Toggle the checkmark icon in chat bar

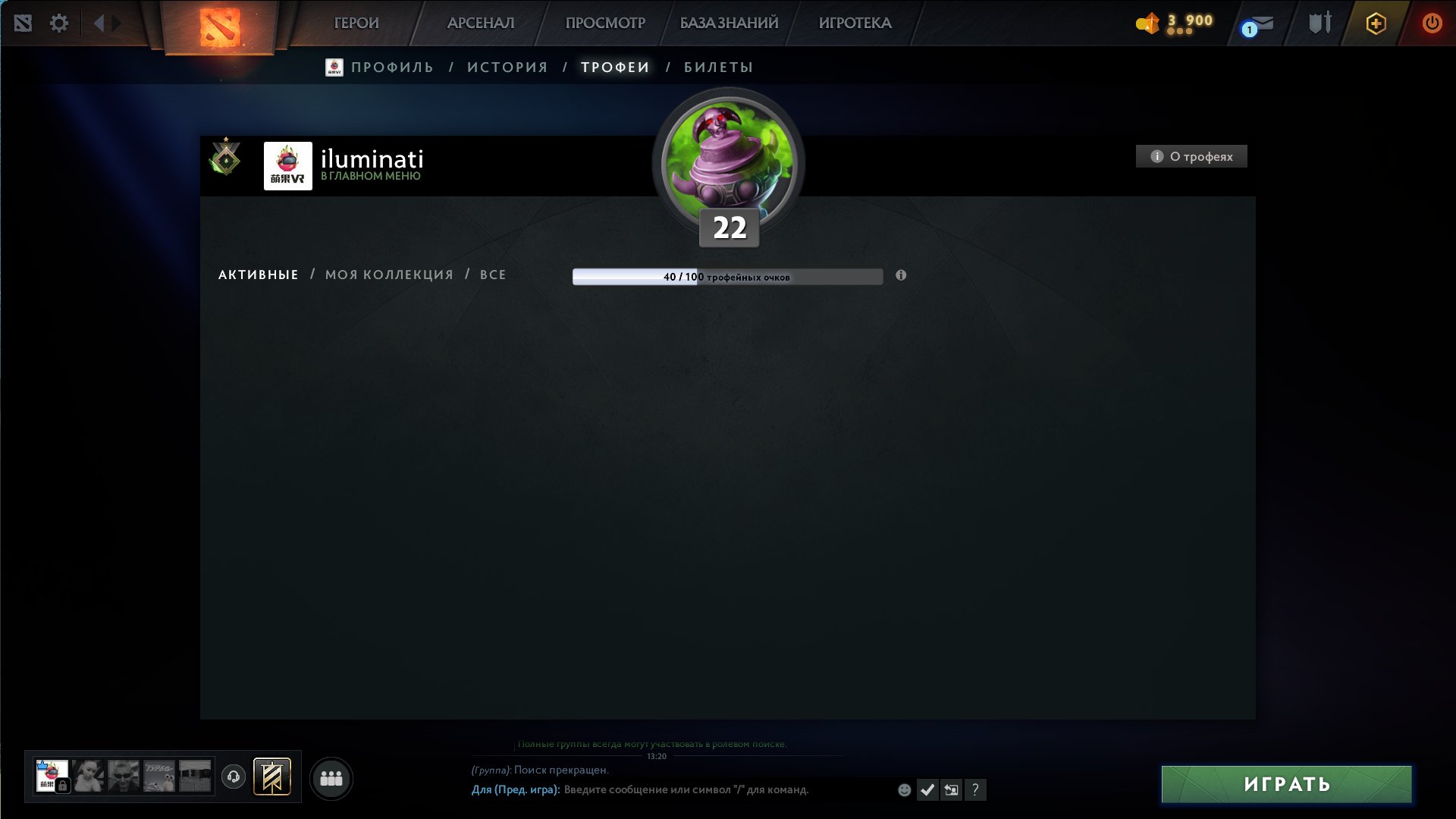927,789
